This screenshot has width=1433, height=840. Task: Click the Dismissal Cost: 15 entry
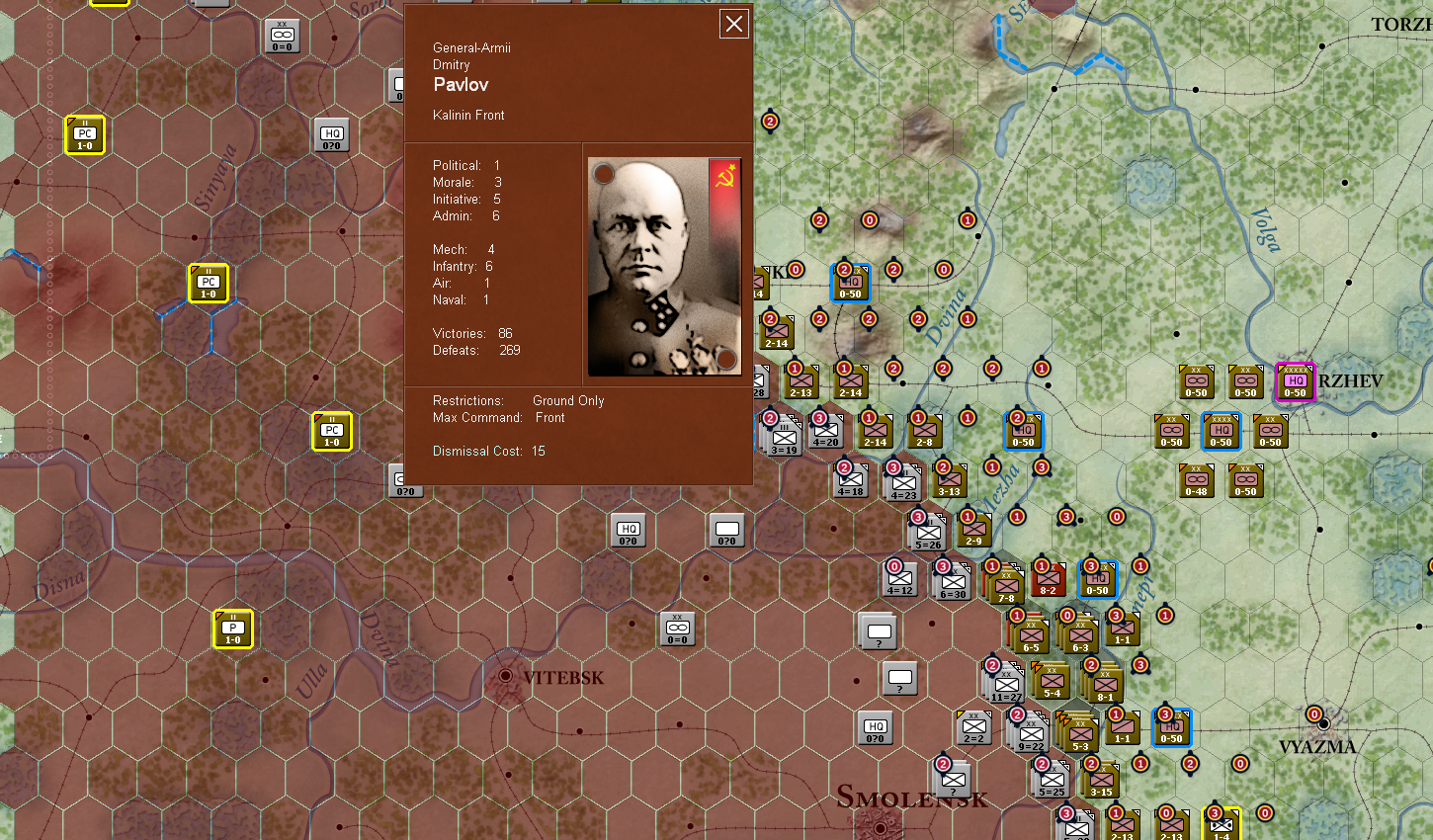[x=485, y=451]
